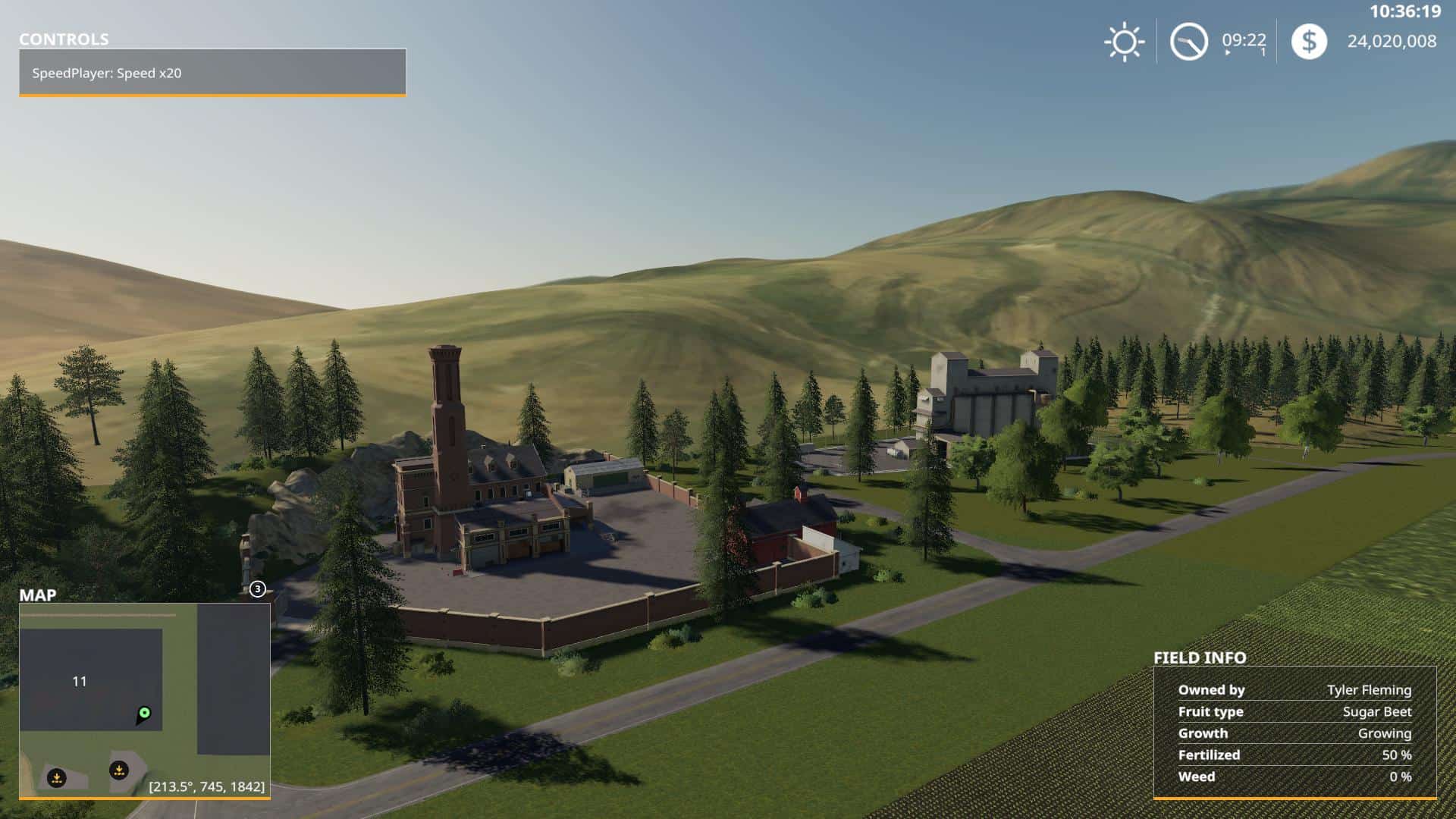Click the green player marker on the minimap

point(144,714)
